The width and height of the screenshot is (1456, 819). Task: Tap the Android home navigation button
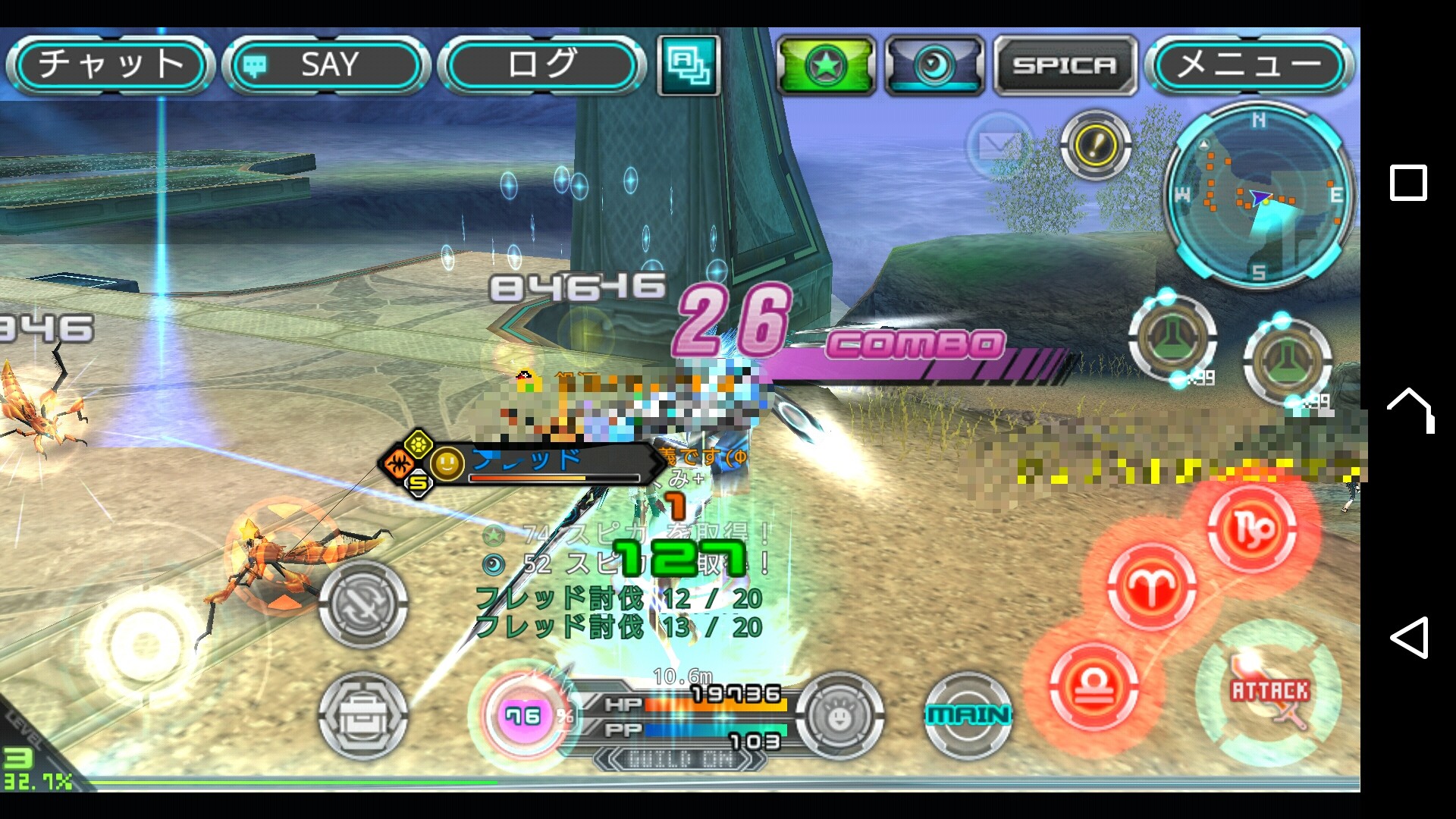point(1409,409)
